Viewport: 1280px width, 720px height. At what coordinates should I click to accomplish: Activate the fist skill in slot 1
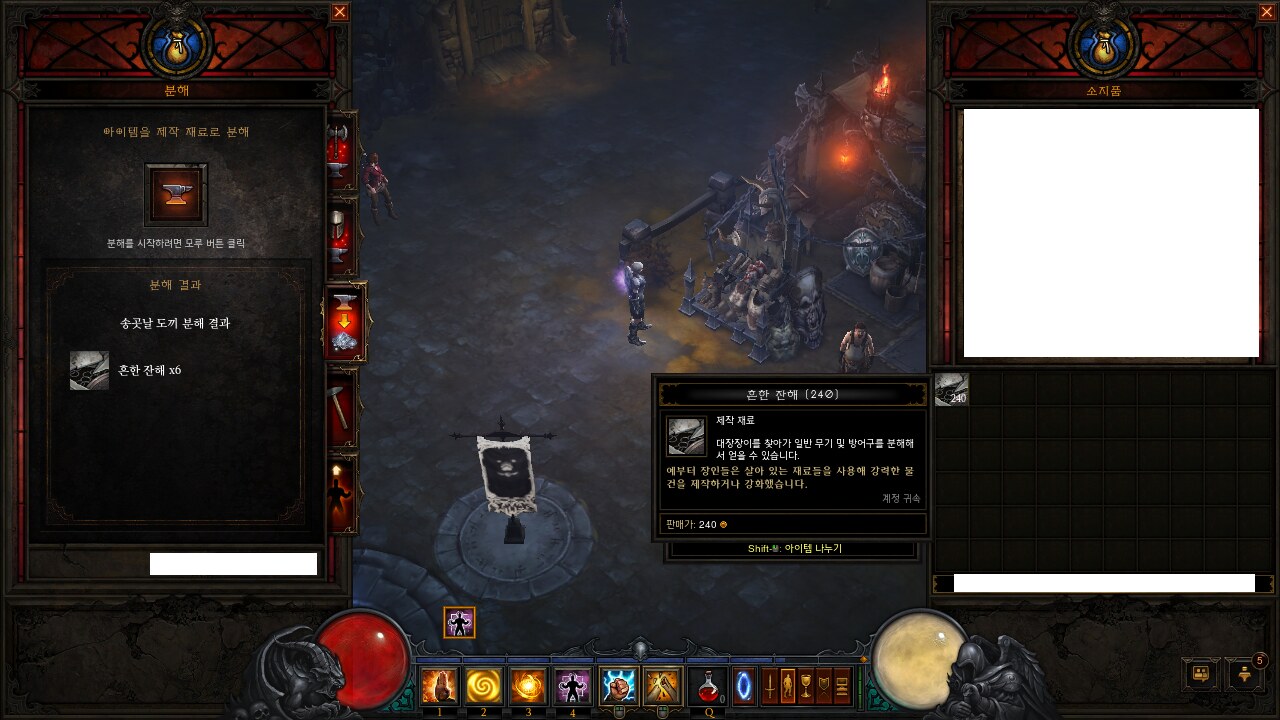pos(439,687)
